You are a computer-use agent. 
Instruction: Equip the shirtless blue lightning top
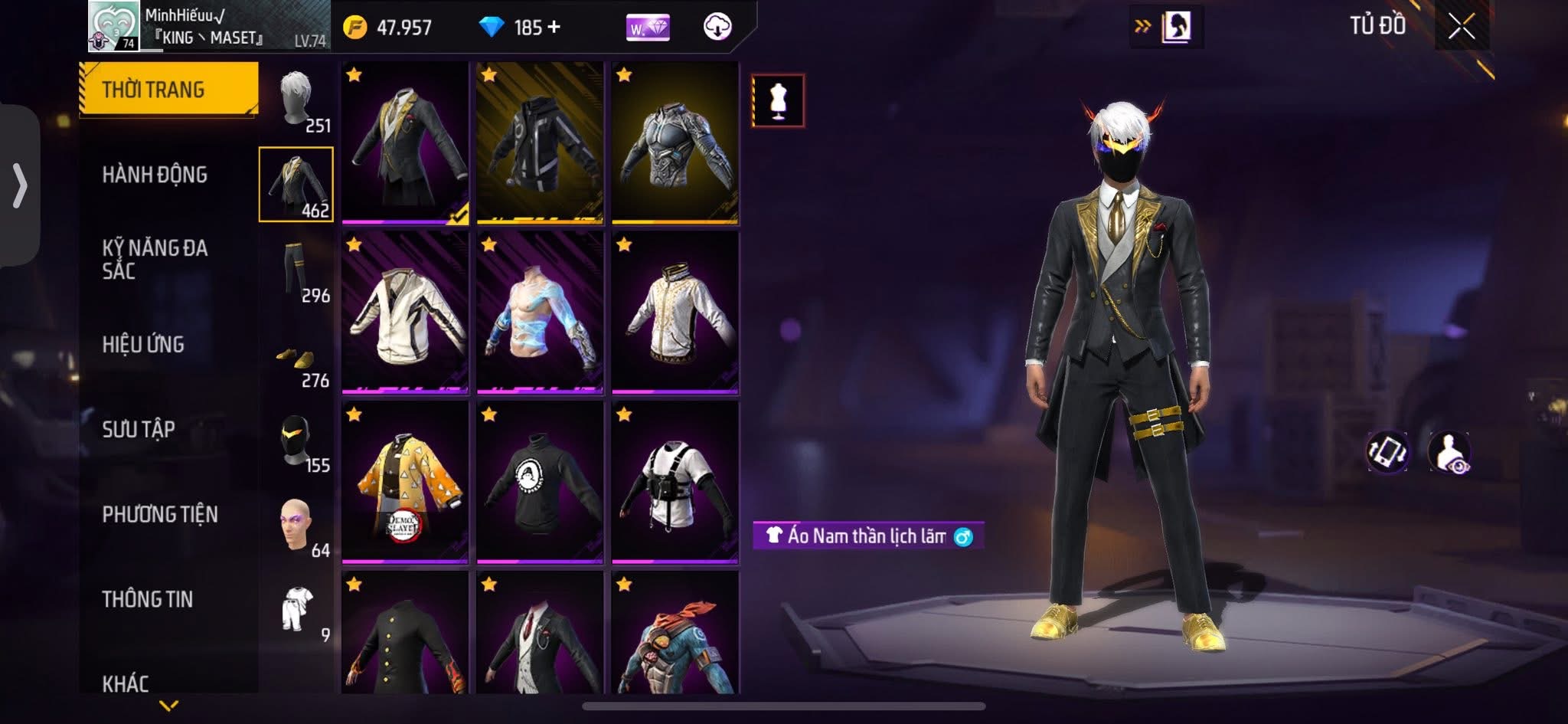click(x=540, y=313)
